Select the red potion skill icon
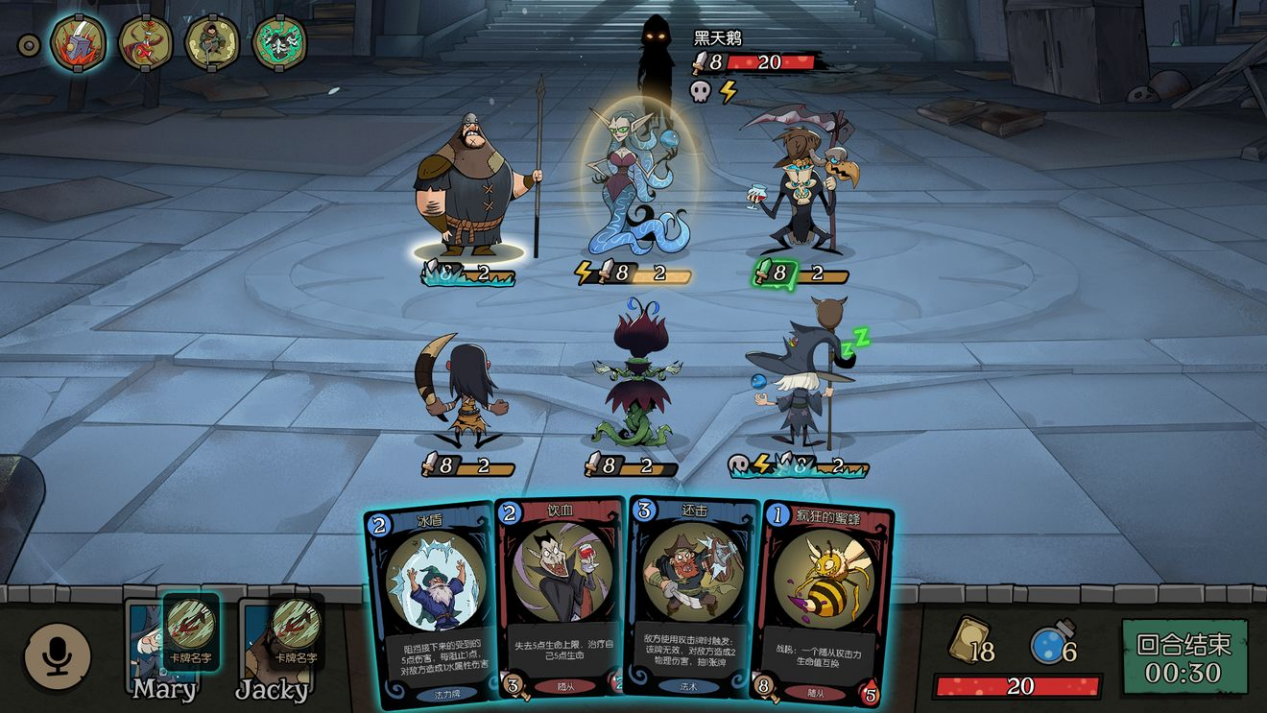 pyautogui.click(x=145, y=43)
